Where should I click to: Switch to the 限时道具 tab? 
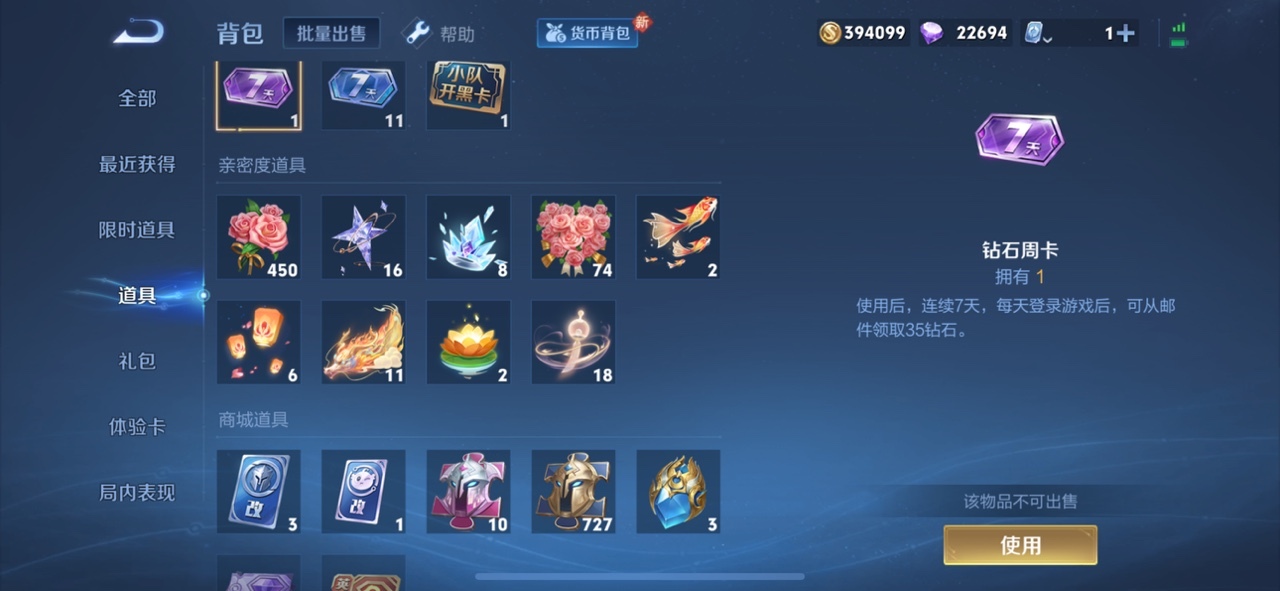[x=137, y=229]
